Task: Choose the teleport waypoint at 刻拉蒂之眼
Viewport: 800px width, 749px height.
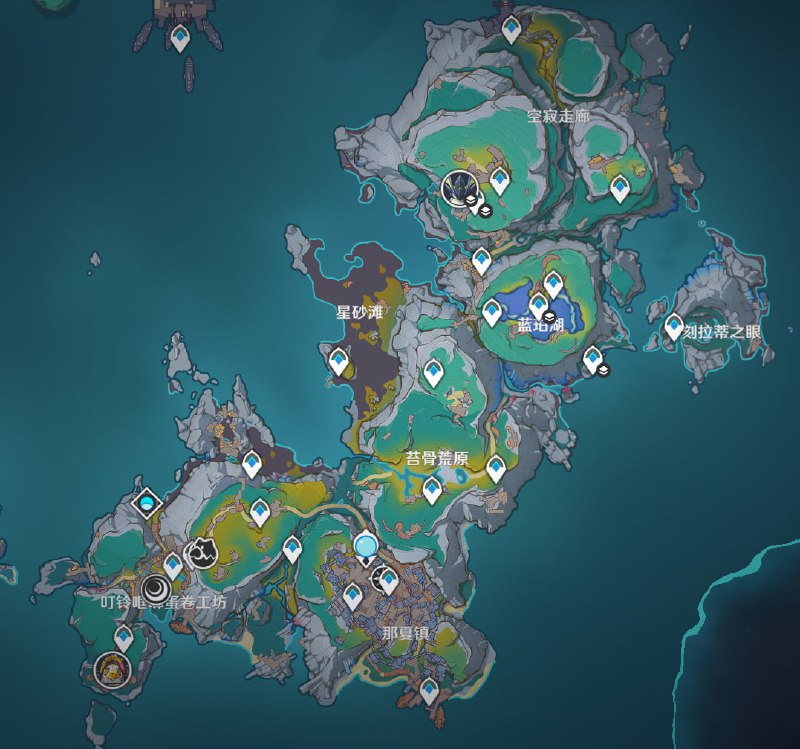Action: coord(674,326)
